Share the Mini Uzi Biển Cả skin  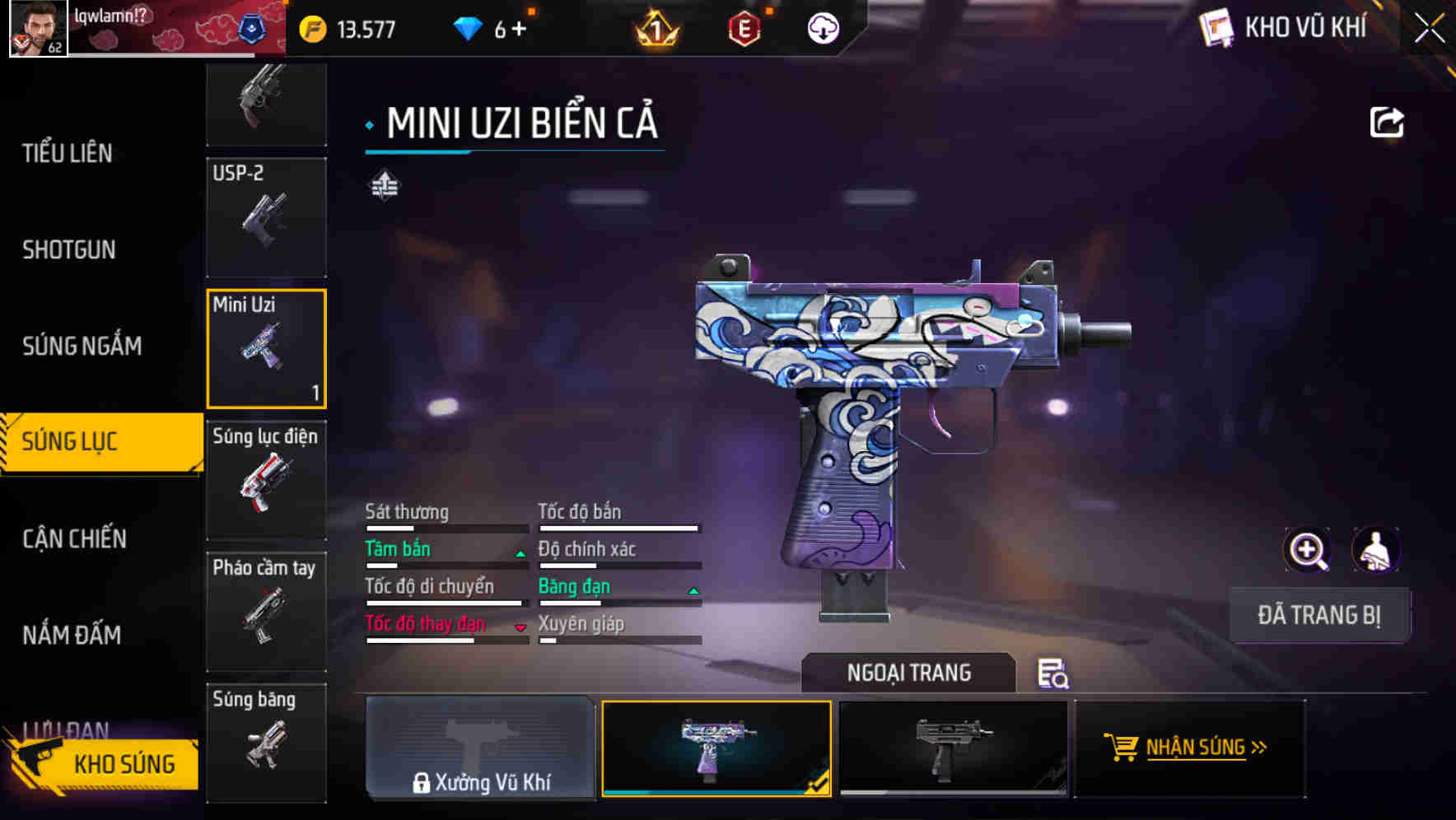tap(1386, 123)
